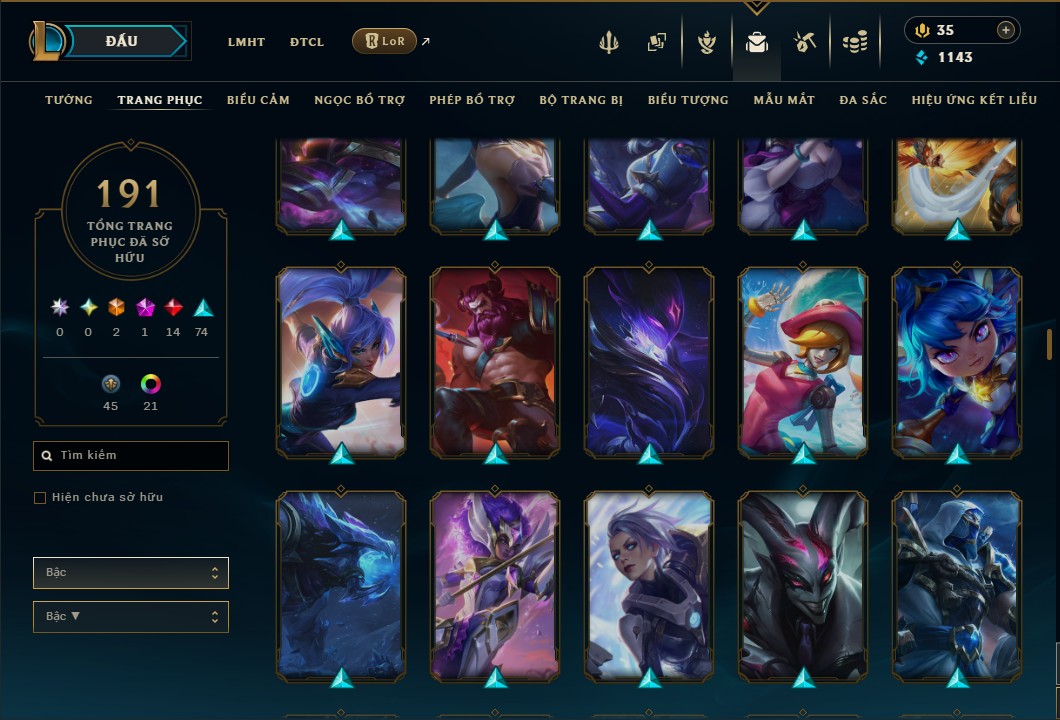Show the BỘ TRANG BỊ tab
The height and width of the screenshot is (720, 1060).
tap(581, 100)
